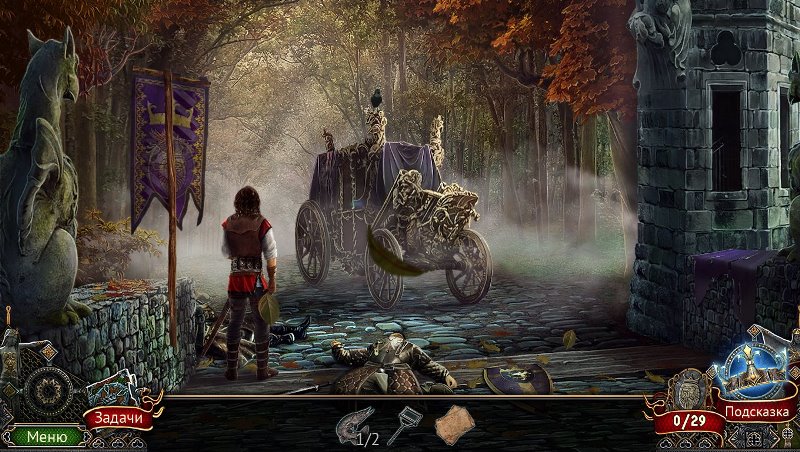
Task: Pick the brush tool from inventory
Action: (403, 424)
